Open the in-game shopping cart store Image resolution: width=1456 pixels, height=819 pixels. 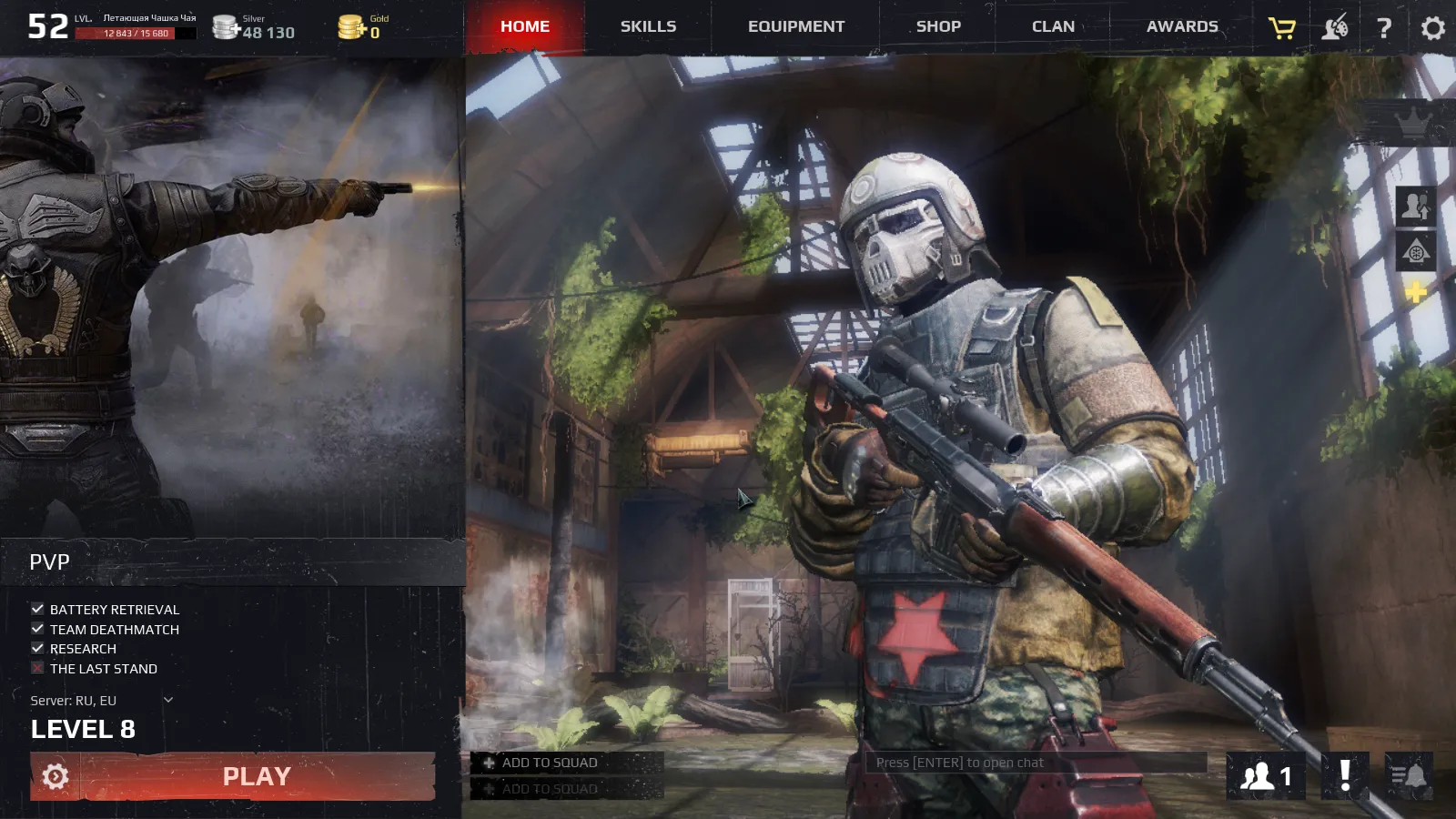pos(1280,26)
